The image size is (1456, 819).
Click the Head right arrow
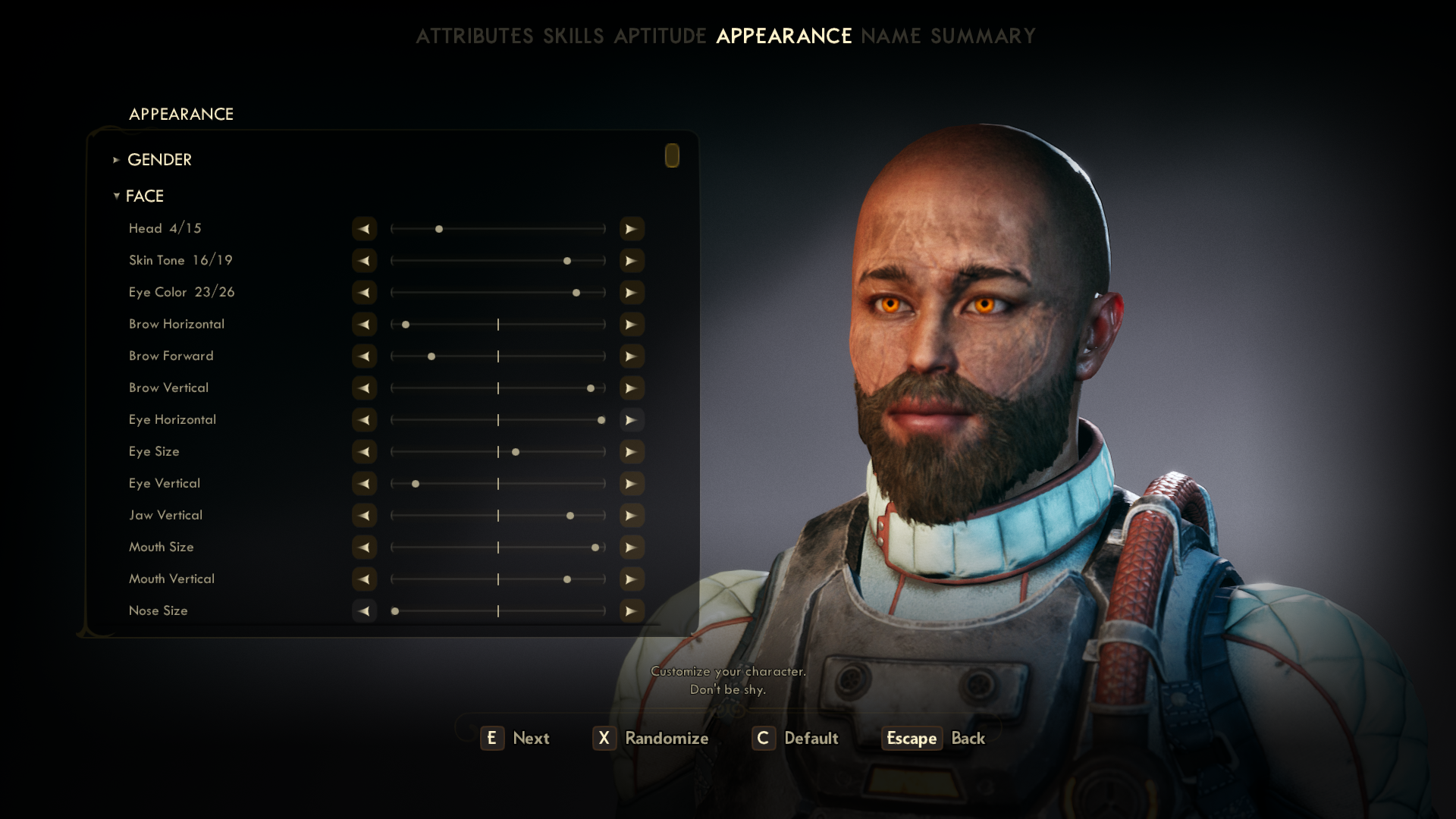point(631,229)
